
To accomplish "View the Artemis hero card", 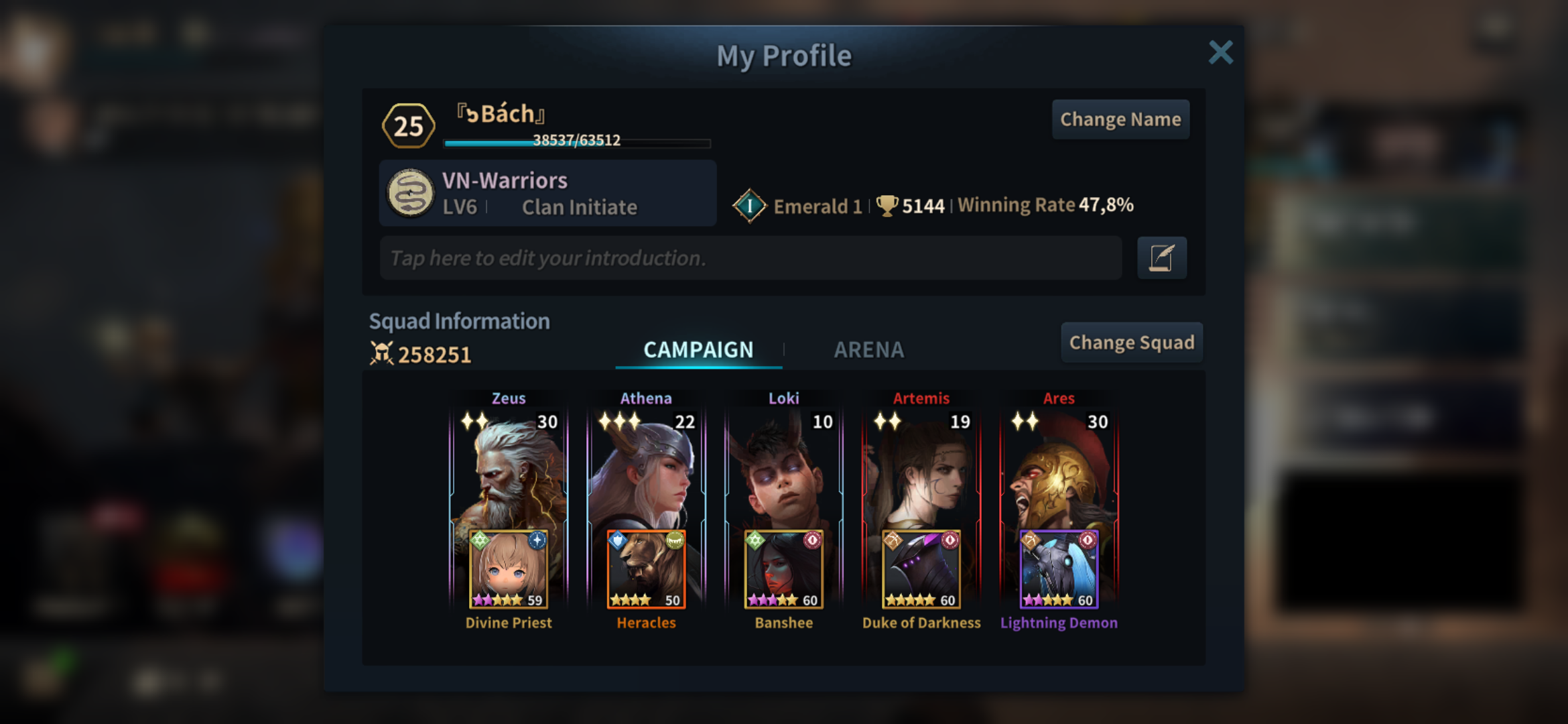I will (x=921, y=469).
